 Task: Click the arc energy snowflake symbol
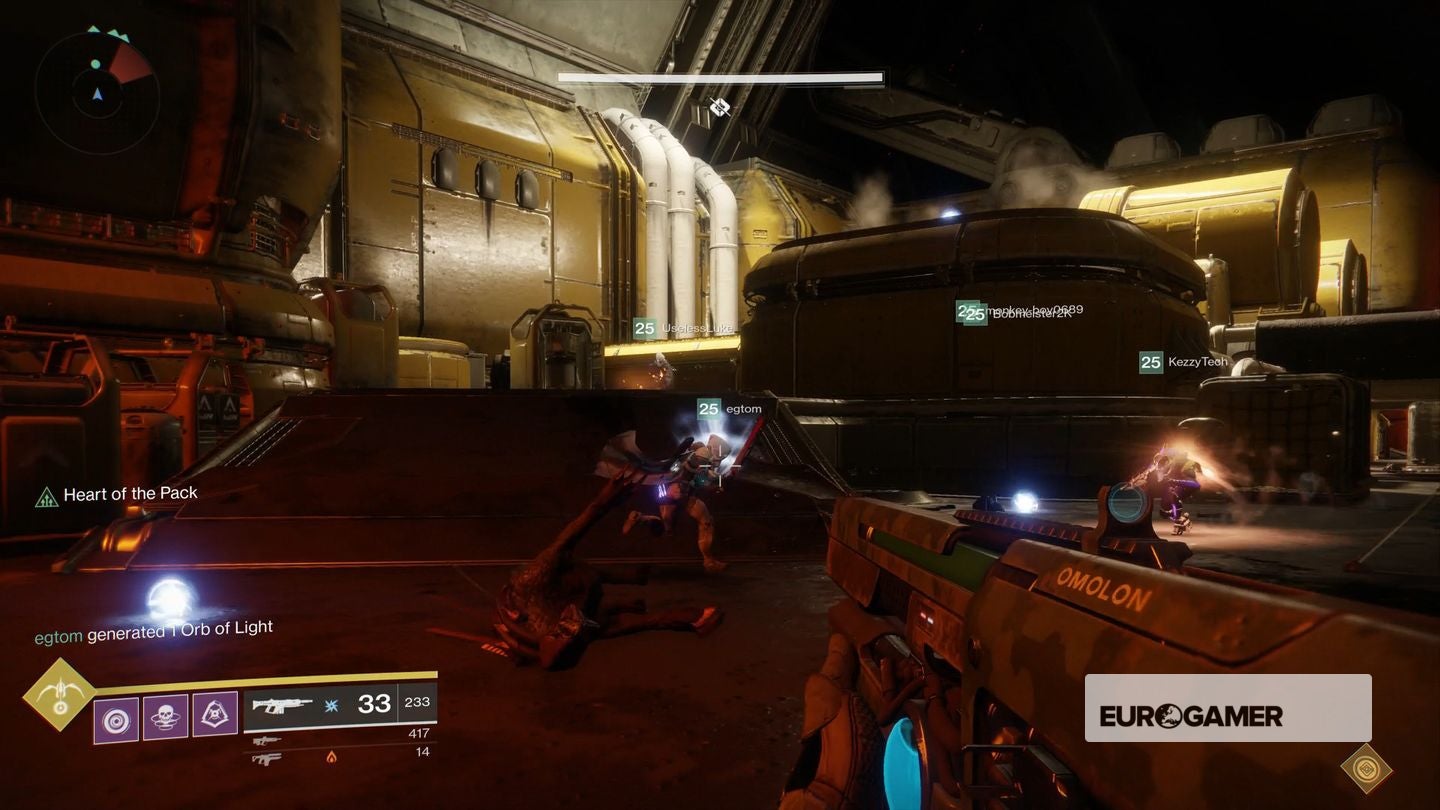click(331, 703)
